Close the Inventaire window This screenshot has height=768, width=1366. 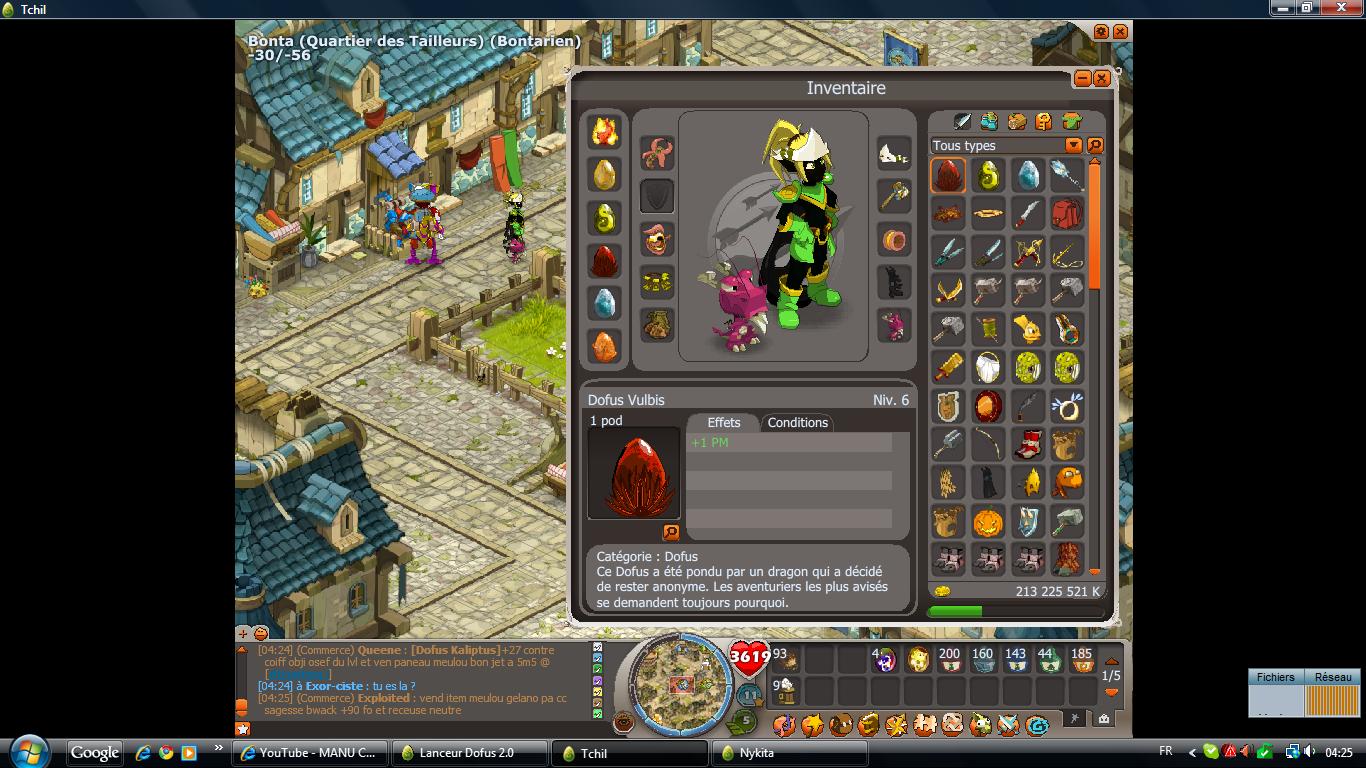pos(1102,78)
